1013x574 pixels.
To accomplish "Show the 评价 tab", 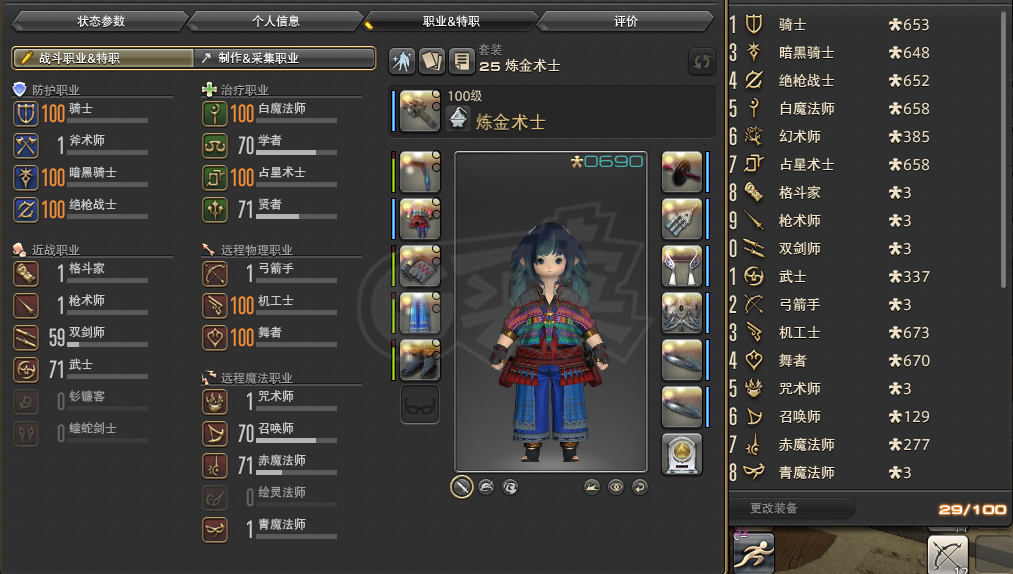I will [626, 21].
